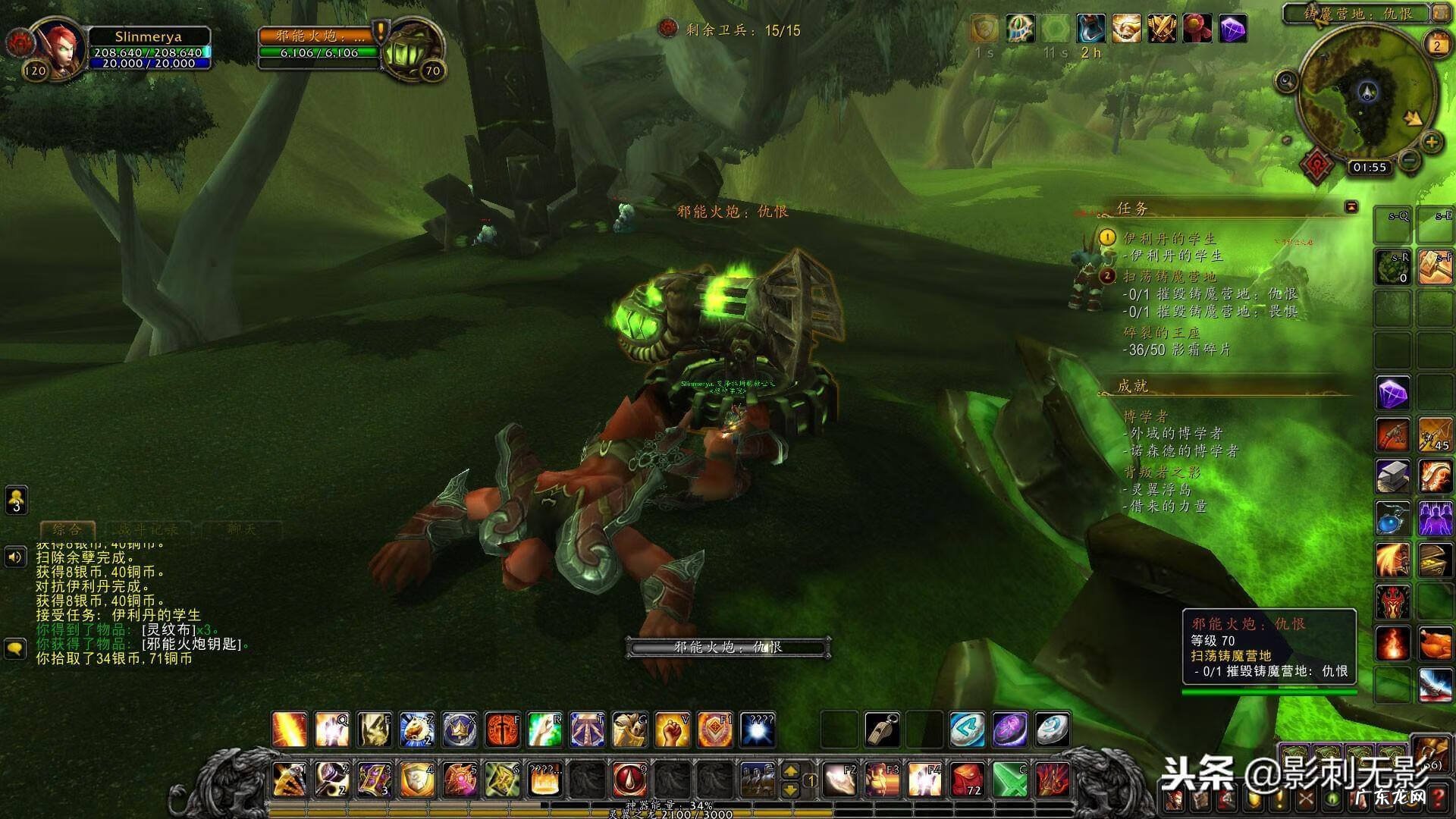This screenshot has height=819, width=1456.
Task: Click the red rosette ribbon buff icon
Action: point(1197,30)
